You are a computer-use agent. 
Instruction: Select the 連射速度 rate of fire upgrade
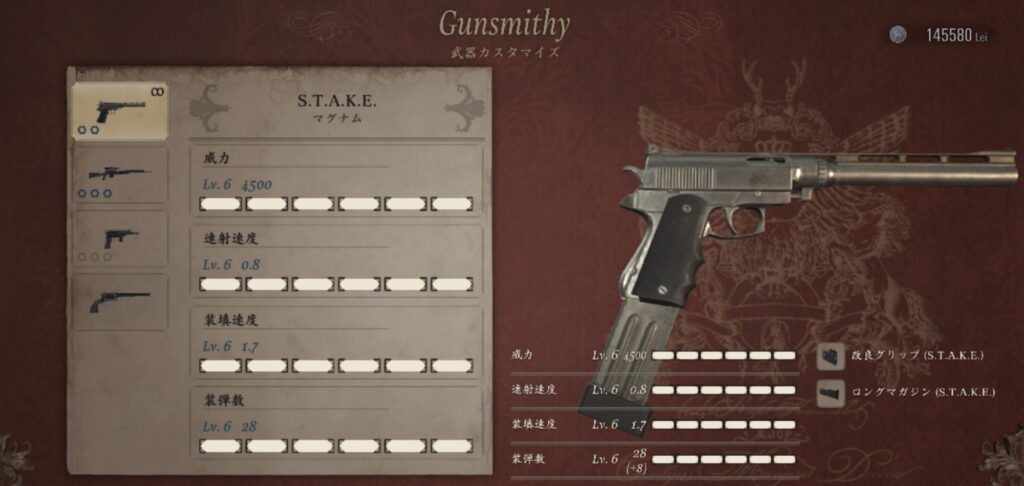pyautogui.click(x=336, y=261)
